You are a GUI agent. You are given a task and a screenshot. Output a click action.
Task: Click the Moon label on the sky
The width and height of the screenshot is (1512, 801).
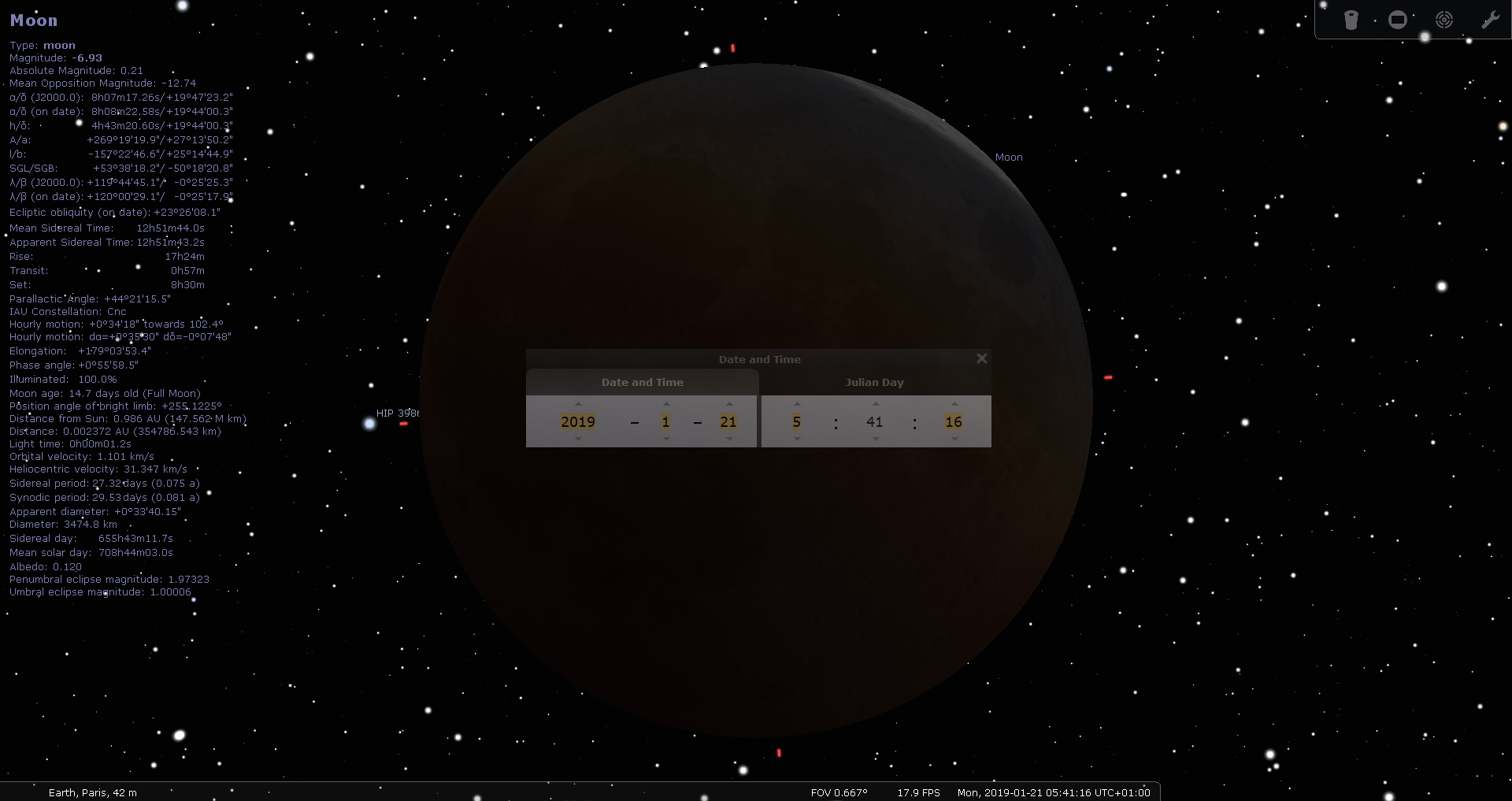pyautogui.click(x=1009, y=158)
